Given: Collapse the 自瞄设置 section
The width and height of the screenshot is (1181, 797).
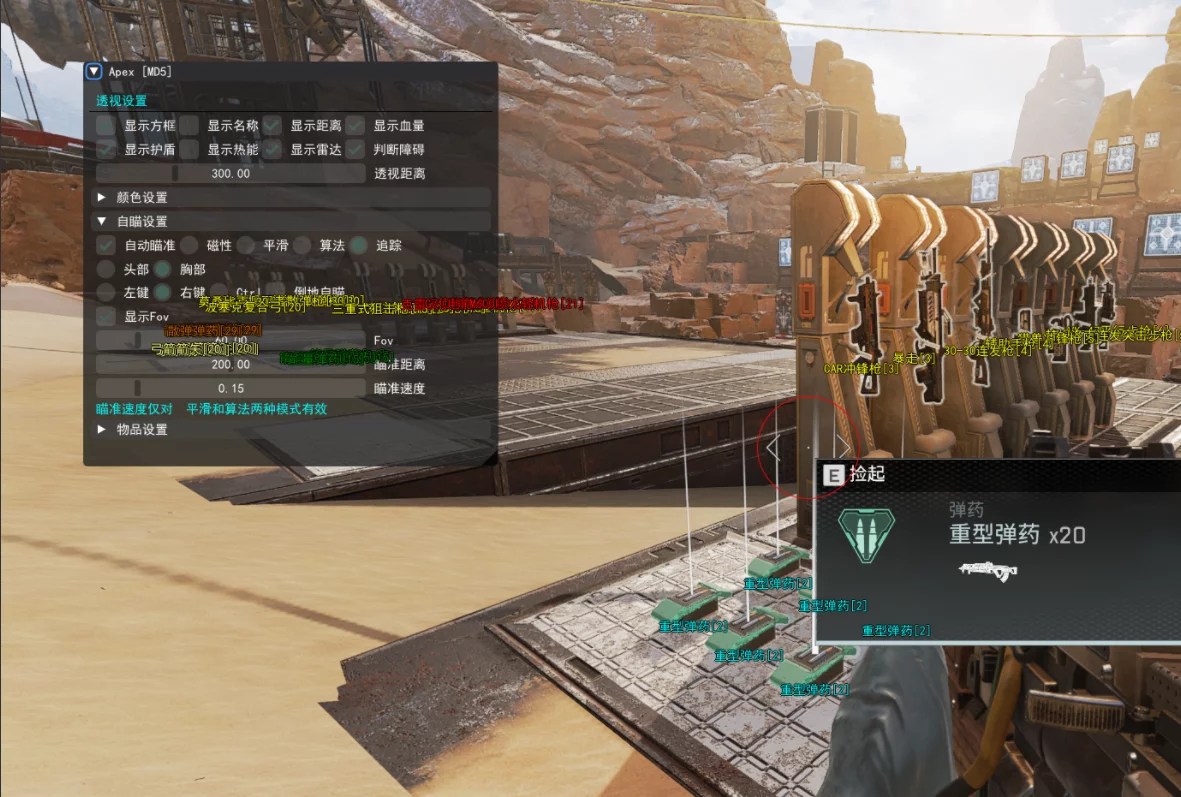Looking at the screenshot, I should (102, 222).
